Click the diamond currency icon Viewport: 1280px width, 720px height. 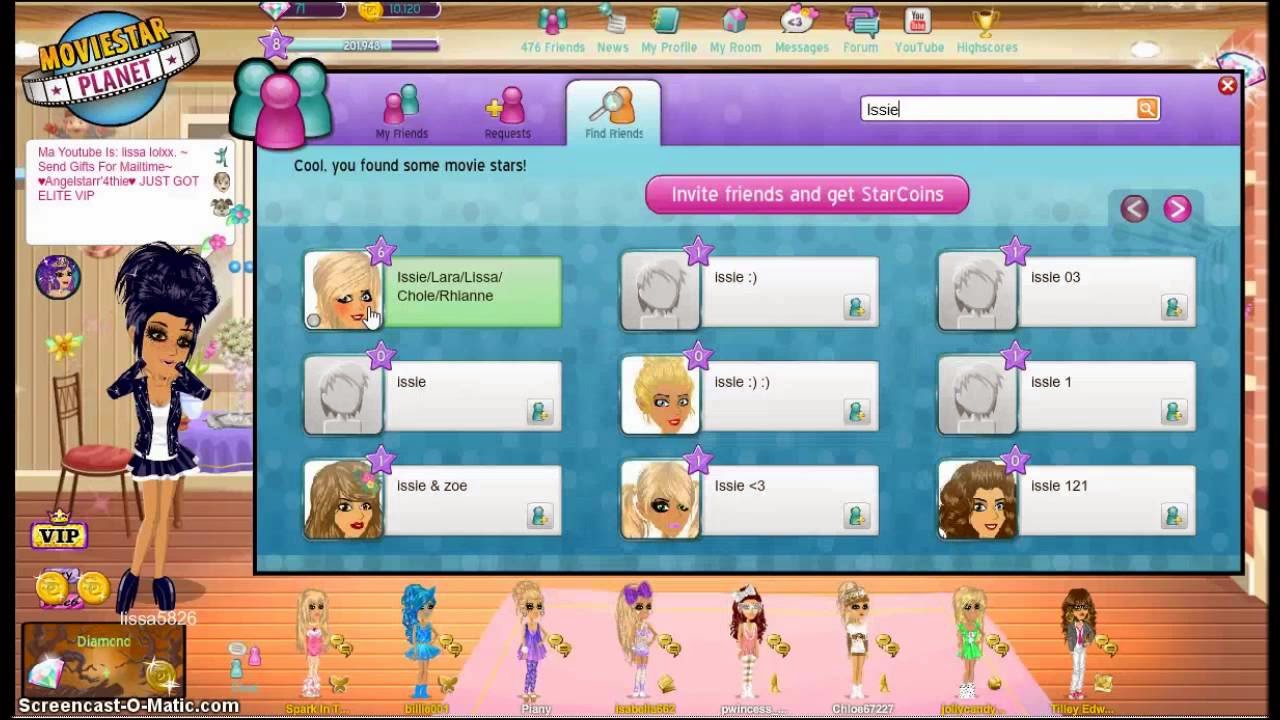(273, 10)
